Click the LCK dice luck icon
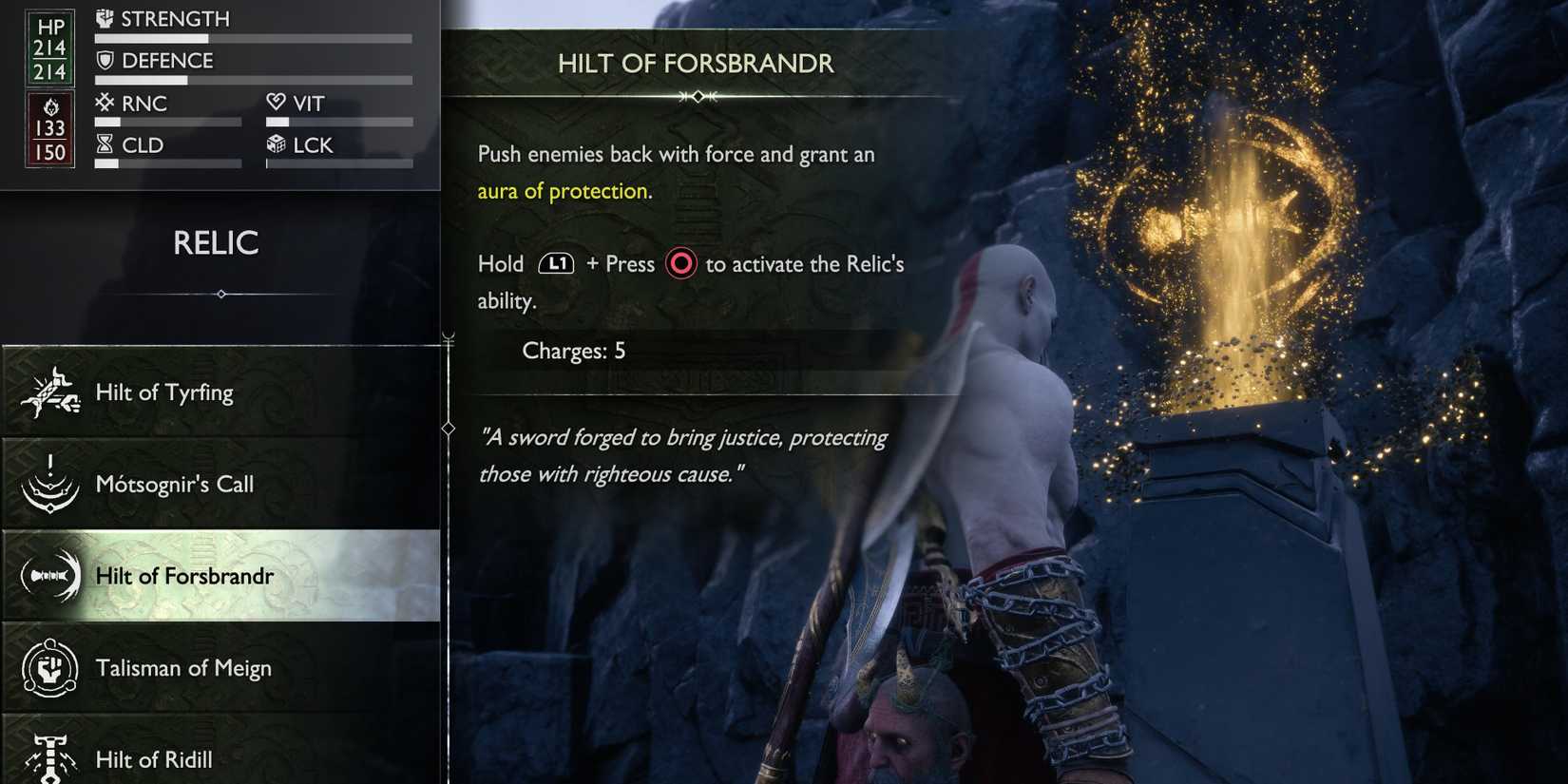Viewport: 1568px width, 784px height. (277, 144)
